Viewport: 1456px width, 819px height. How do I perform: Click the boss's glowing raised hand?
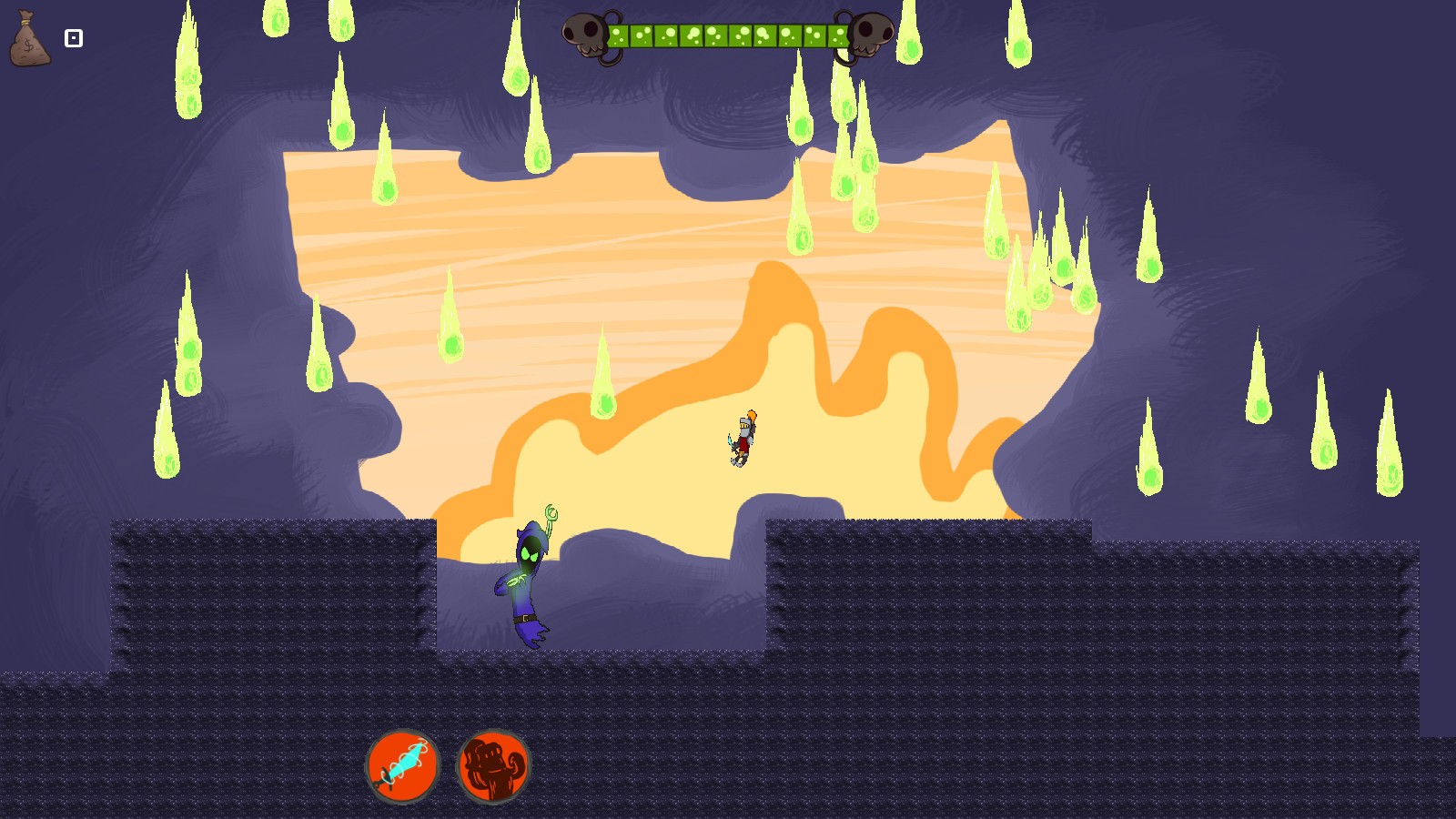pyautogui.click(x=553, y=512)
